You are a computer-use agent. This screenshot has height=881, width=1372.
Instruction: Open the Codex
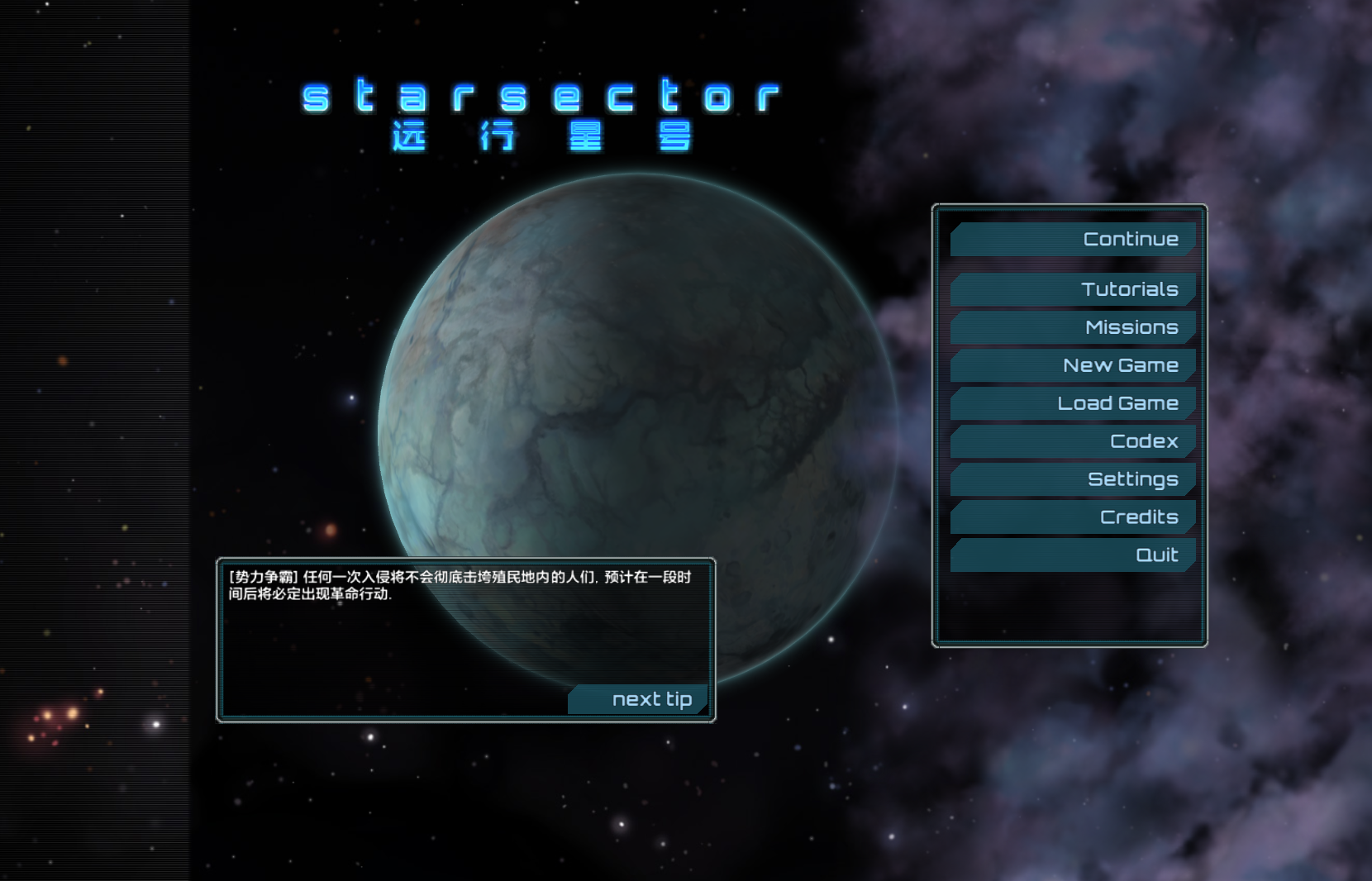[x=1073, y=441]
